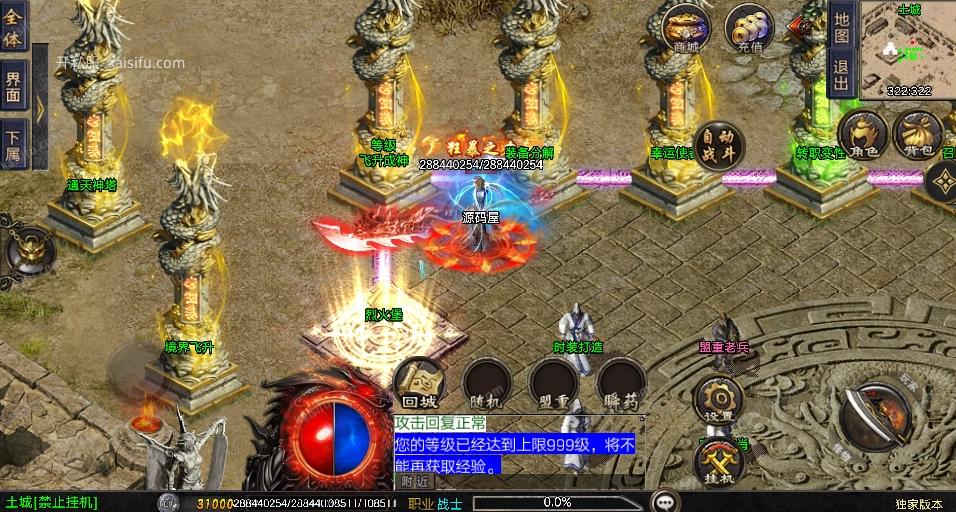
Task: Open the 角色 character sheet
Action: [x=862, y=134]
